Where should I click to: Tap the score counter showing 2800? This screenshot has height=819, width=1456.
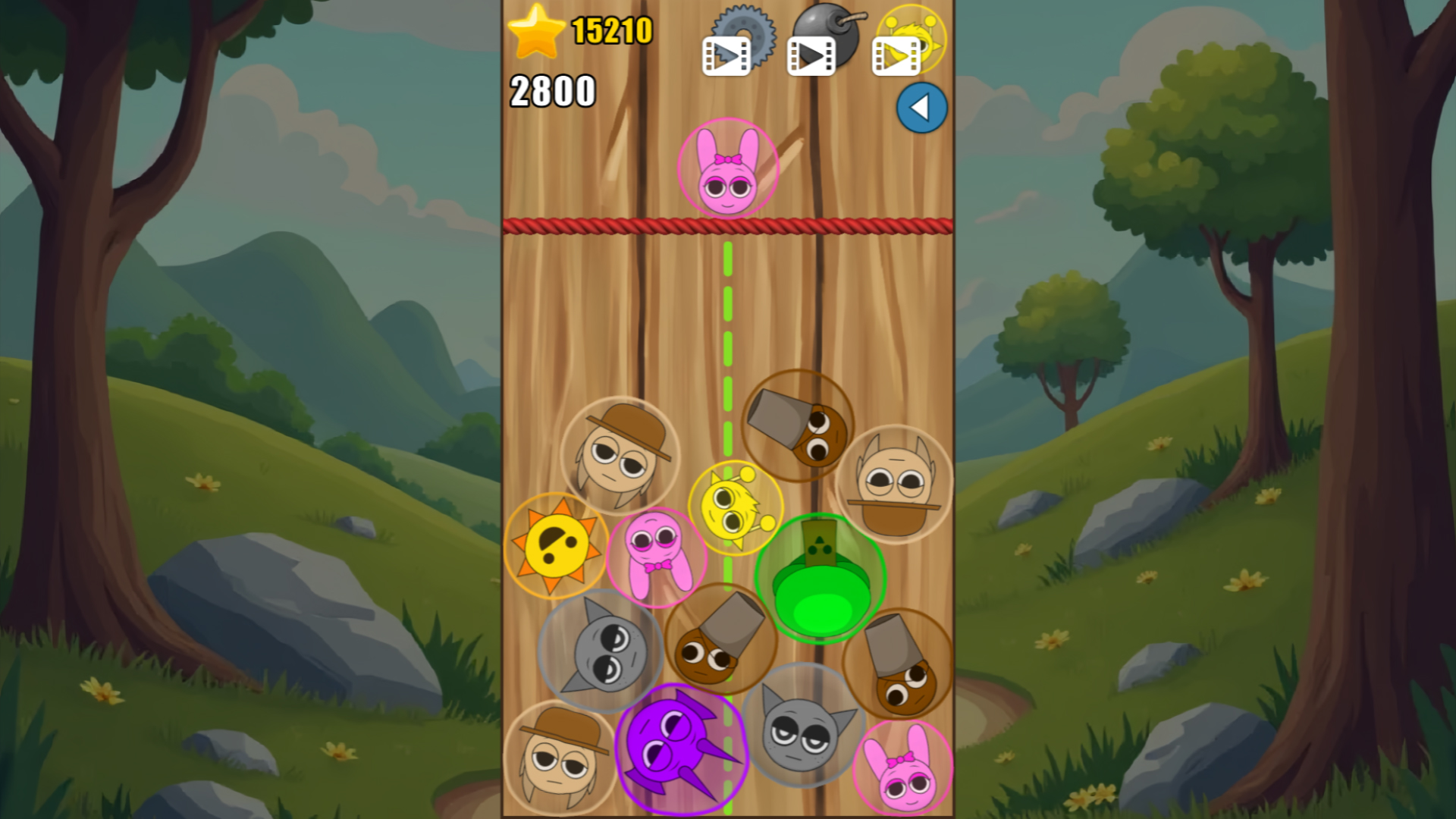[x=552, y=91]
